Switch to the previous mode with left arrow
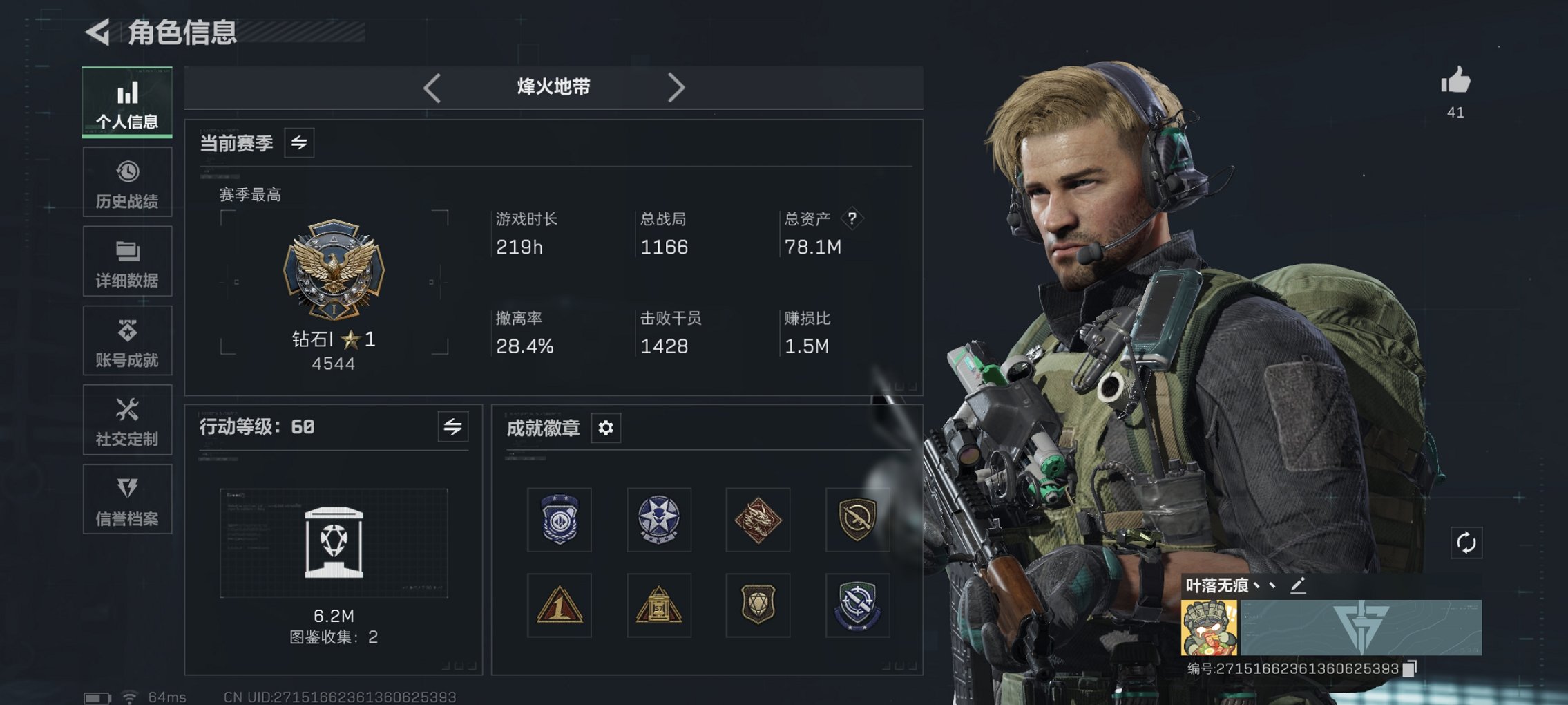Screen dimensions: 1568x705 click(432, 87)
